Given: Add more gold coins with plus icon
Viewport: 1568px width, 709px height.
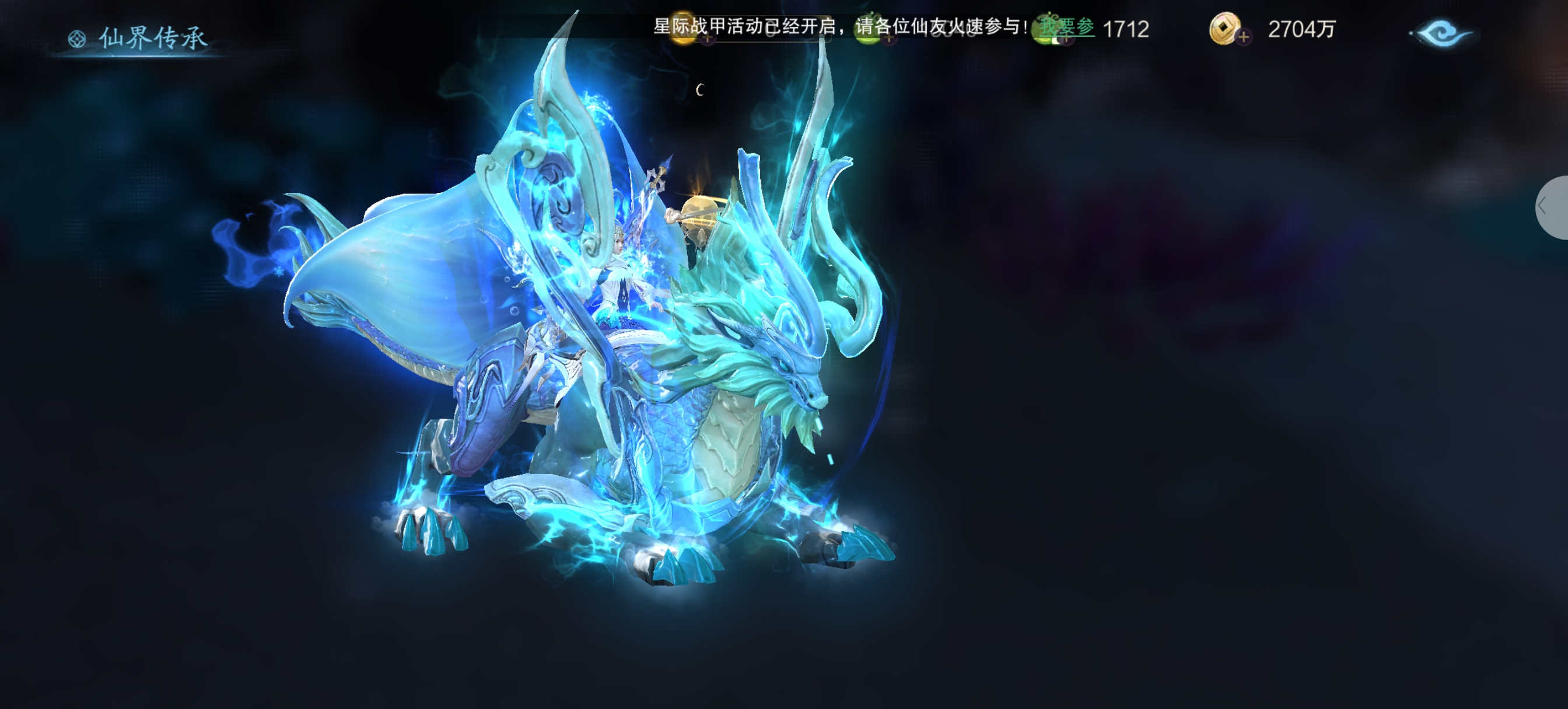Looking at the screenshot, I should pos(1242,37).
